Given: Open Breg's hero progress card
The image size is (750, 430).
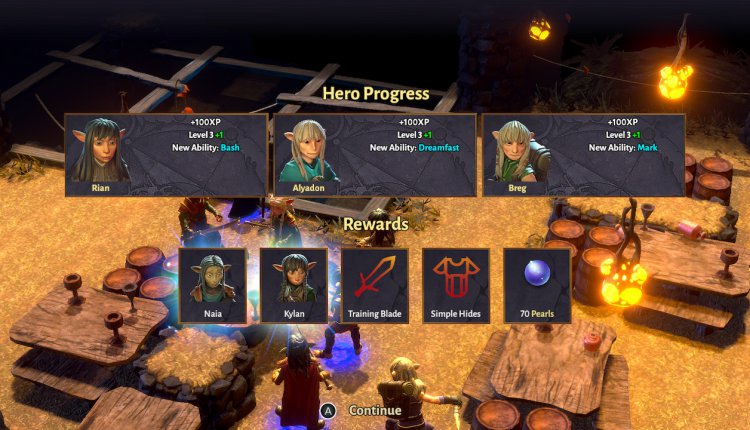Looking at the screenshot, I should pyautogui.click(x=584, y=155).
